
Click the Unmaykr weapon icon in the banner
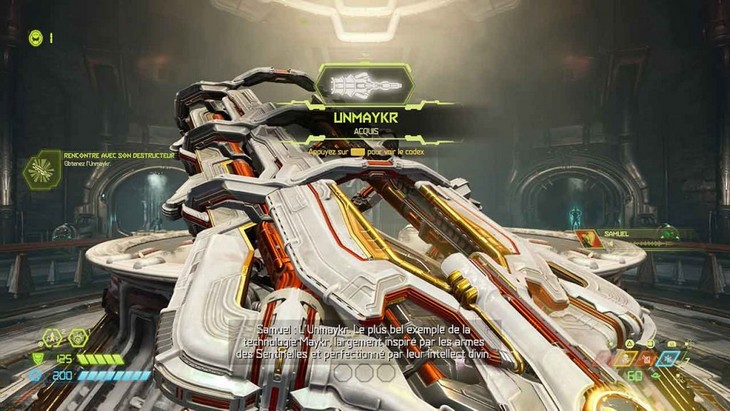pyautogui.click(x=364, y=86)
